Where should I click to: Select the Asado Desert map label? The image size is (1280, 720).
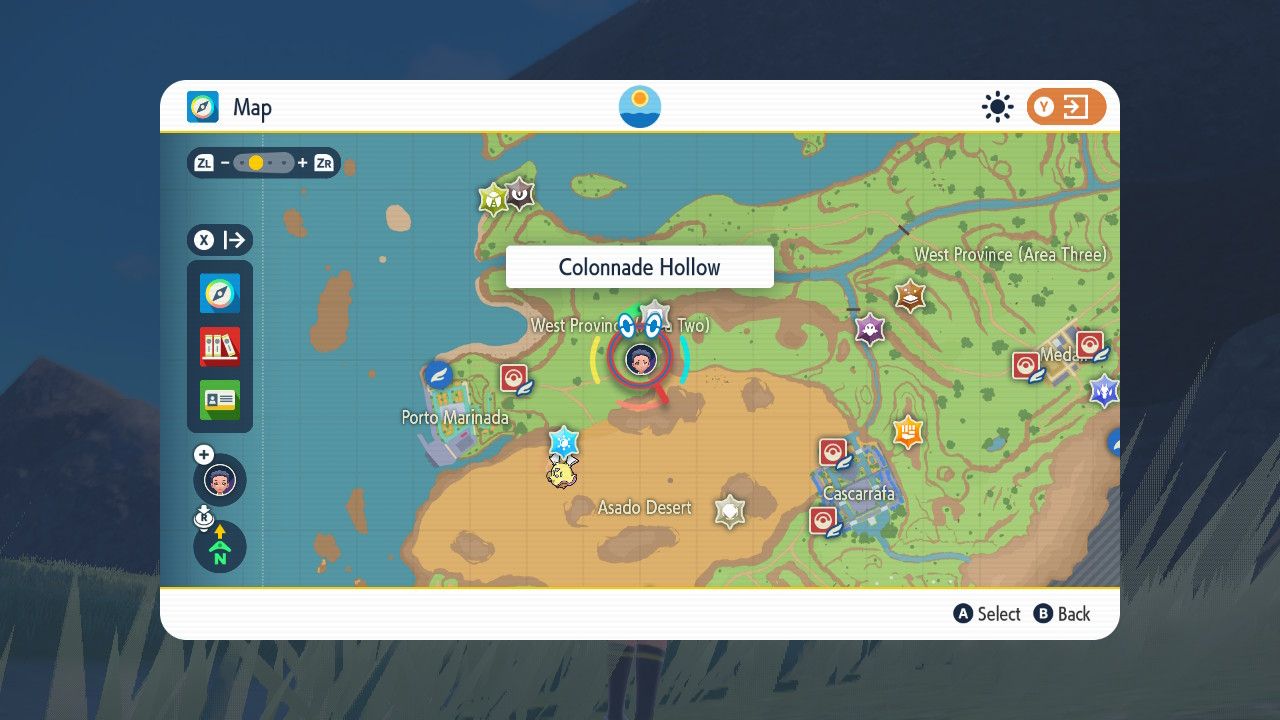(645, 508)
